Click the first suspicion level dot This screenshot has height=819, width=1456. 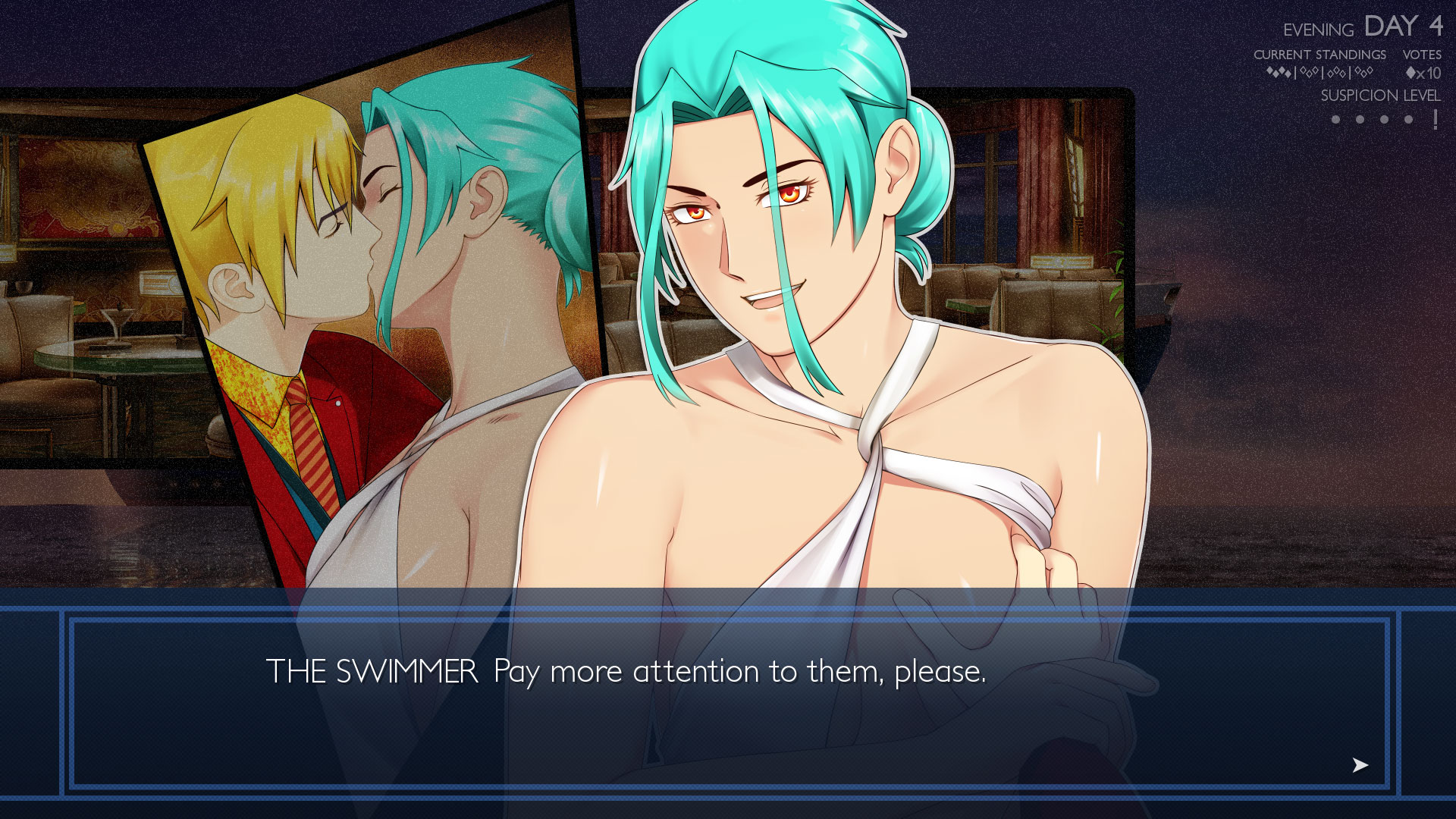coord(1335,121)
